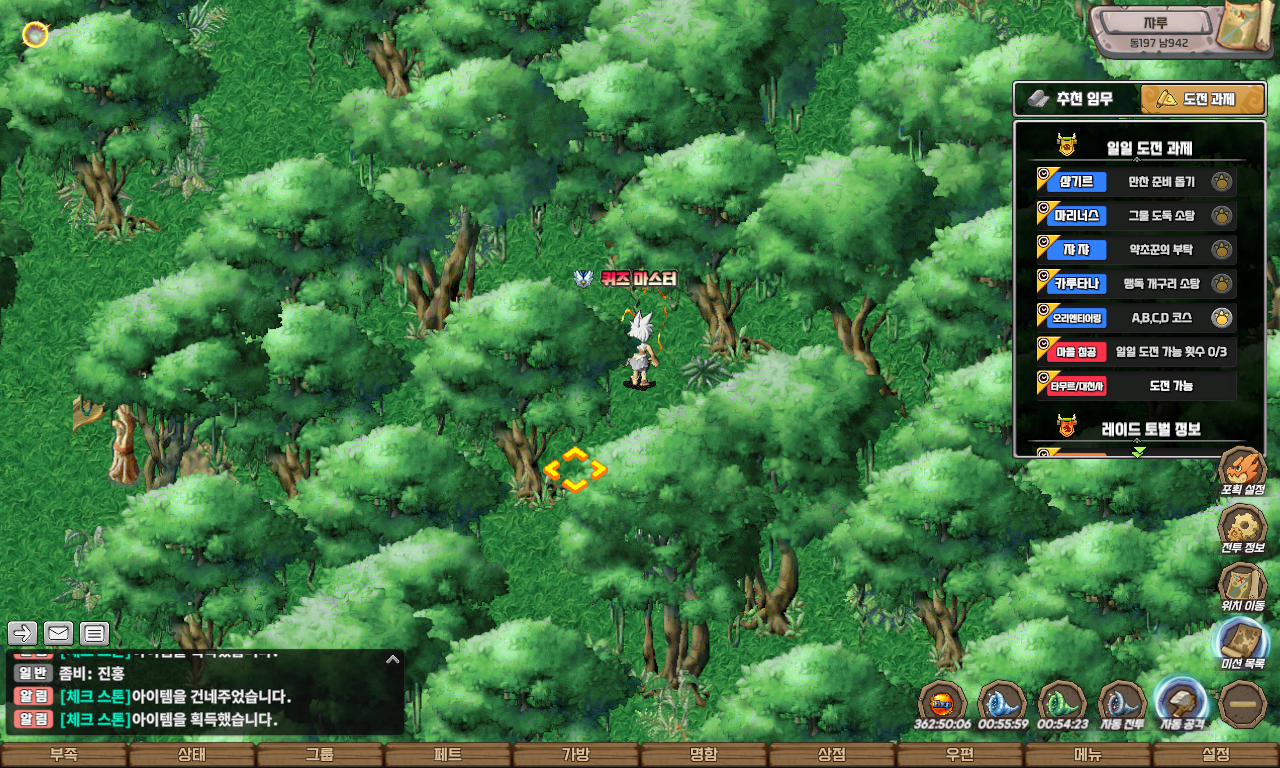
Task: Open 위치 이동 location travel map
Action: coord(1242,587)
